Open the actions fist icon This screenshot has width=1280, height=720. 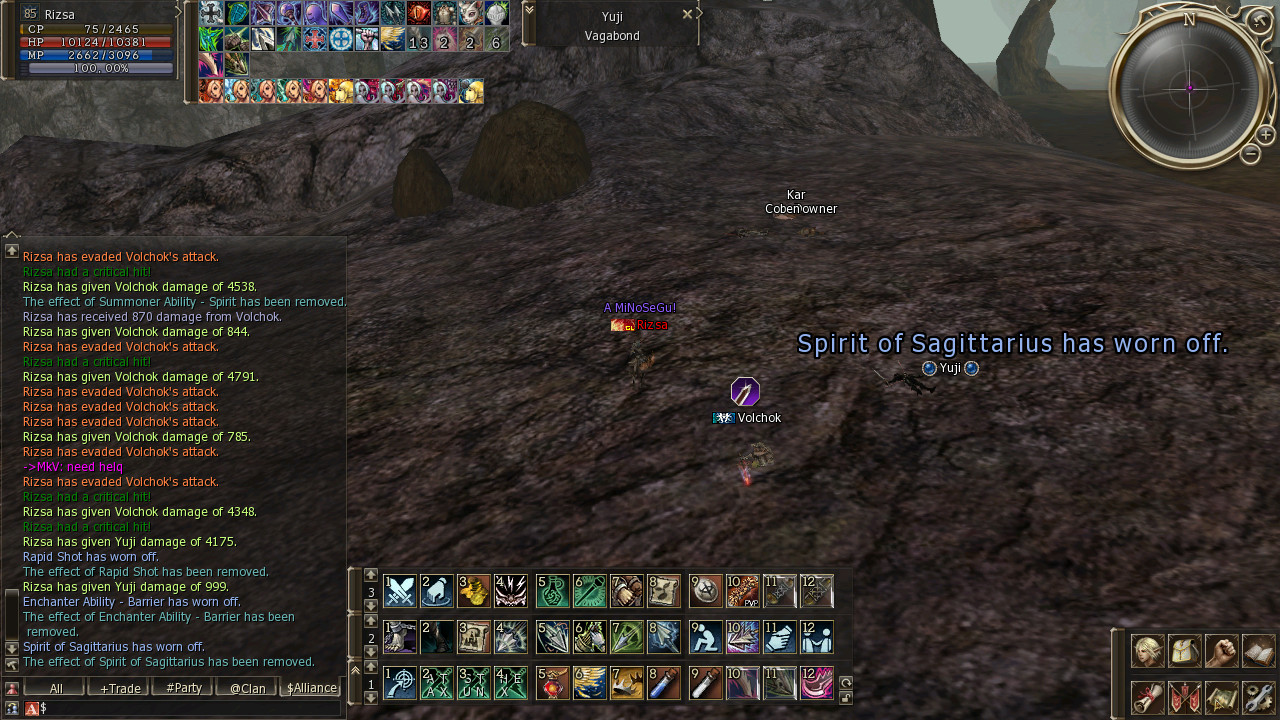point(1222,651)
